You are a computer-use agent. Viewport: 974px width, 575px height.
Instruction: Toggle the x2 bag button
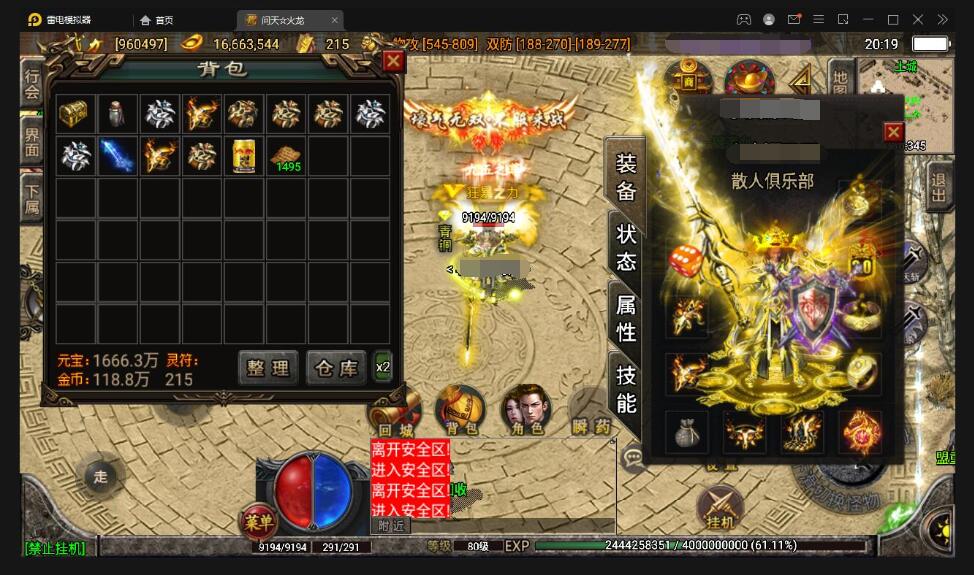tap(383, 367)
